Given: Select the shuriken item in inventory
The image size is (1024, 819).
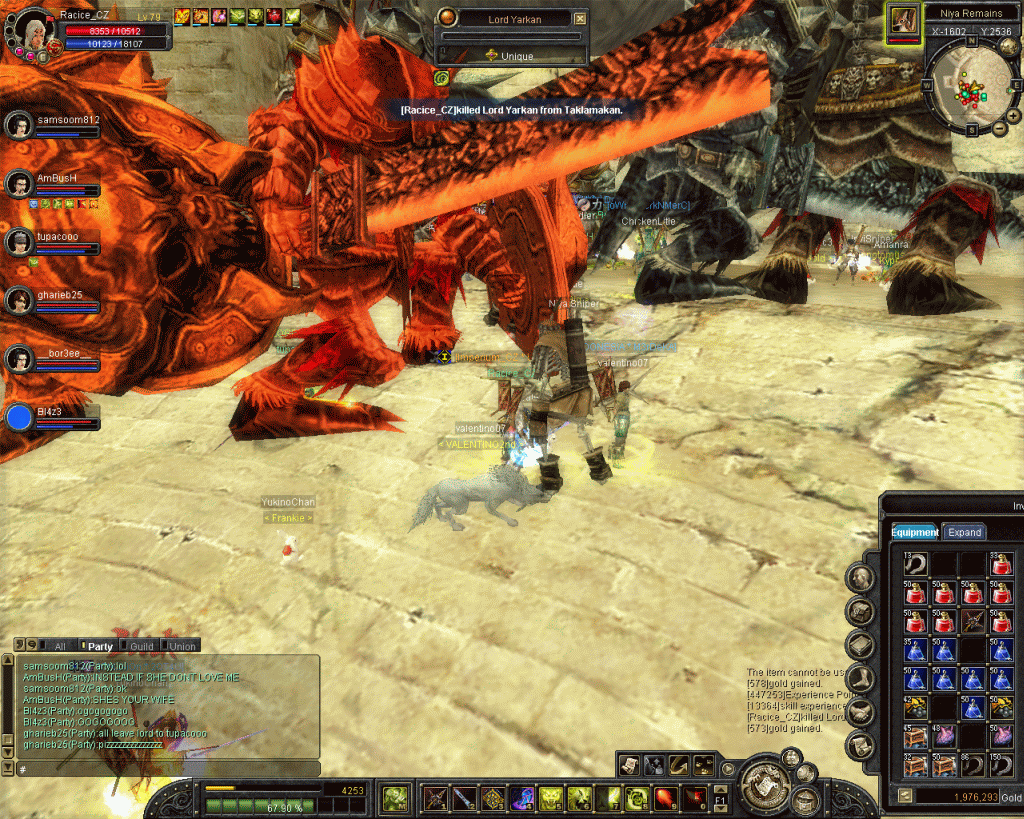Looking at the screenshot, I should 971,621.
